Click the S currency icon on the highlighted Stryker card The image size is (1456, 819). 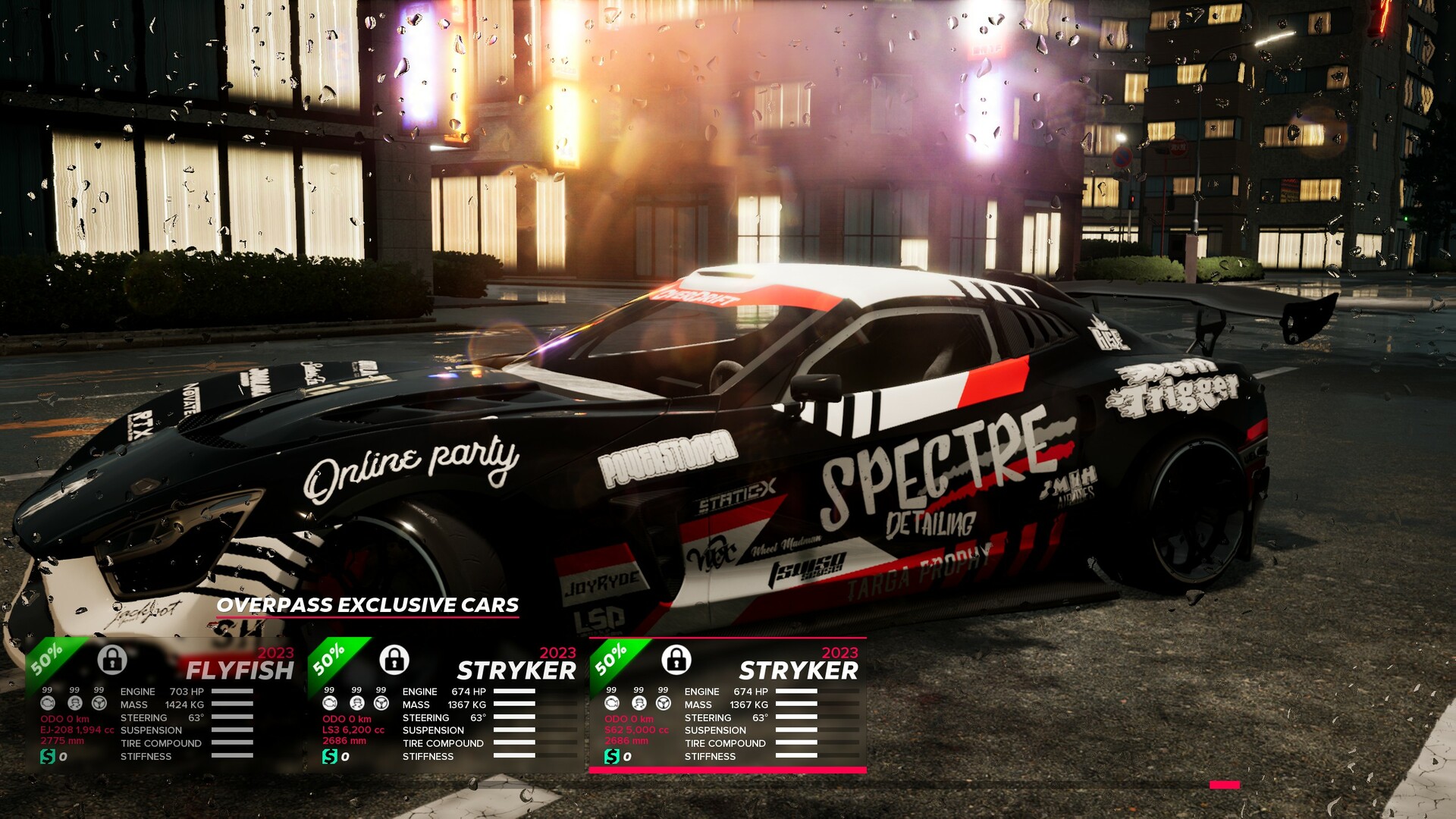click(612, 755)
